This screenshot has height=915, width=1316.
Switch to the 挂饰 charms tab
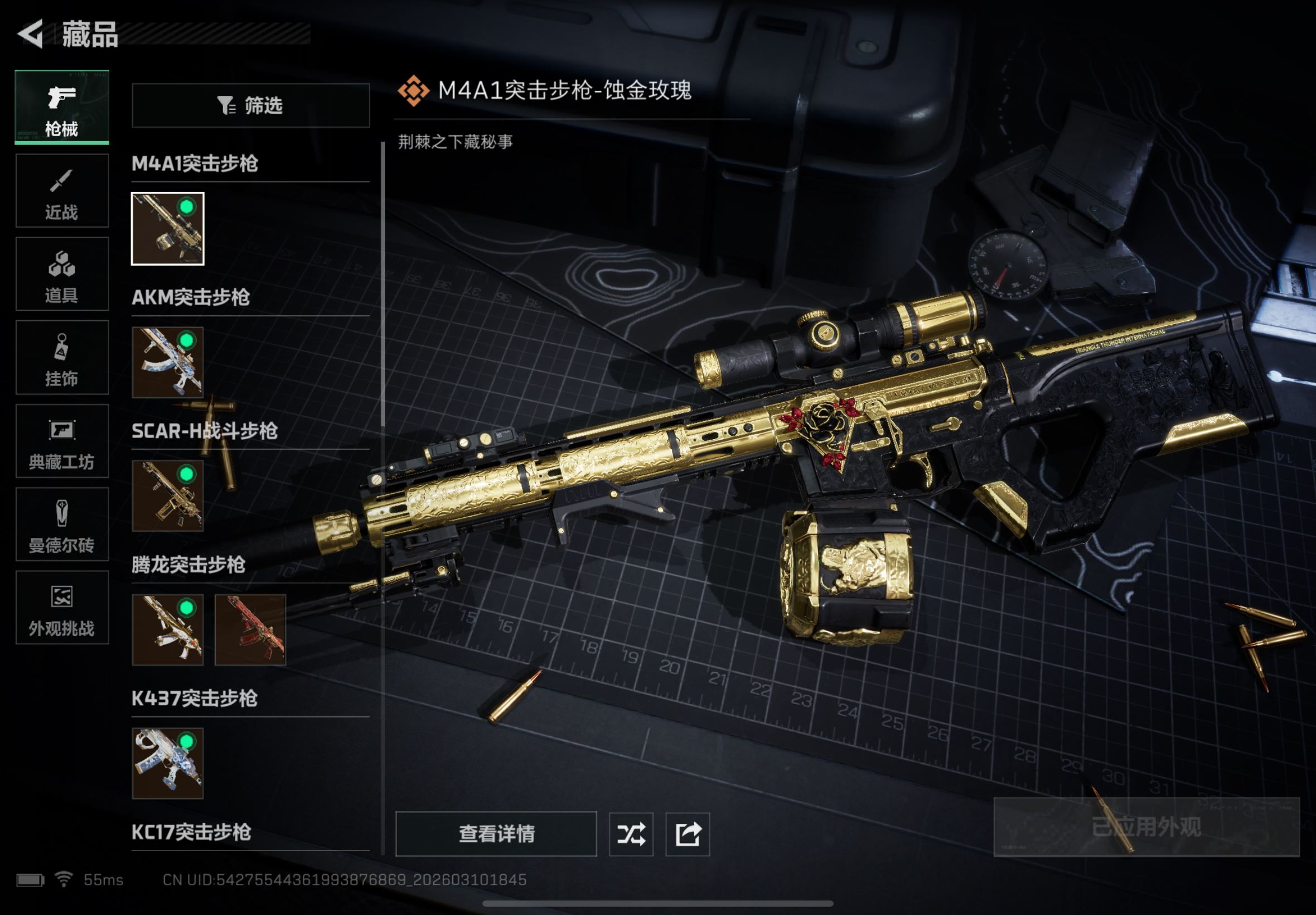62,357
